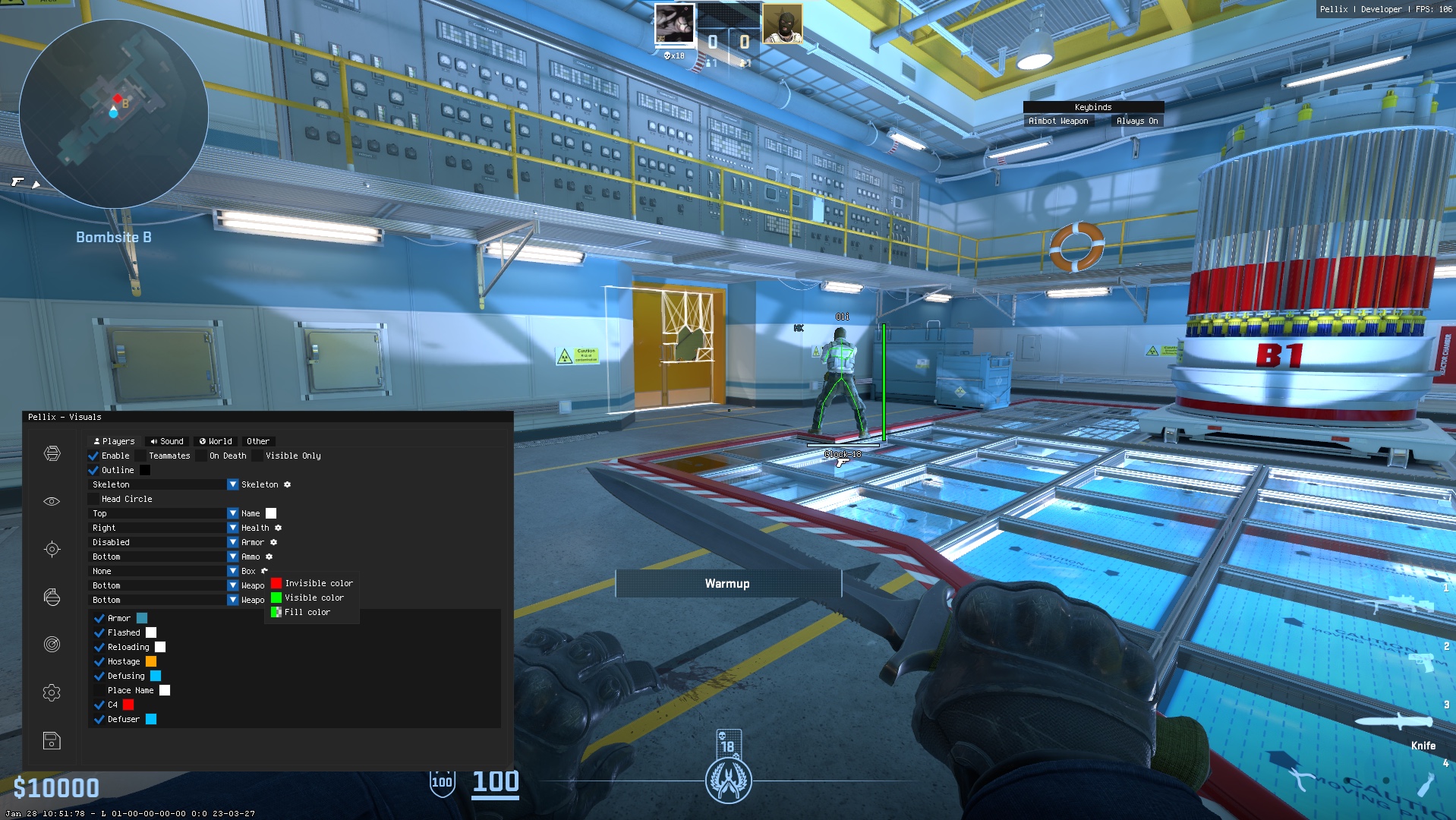This screenshot has height=820, width=1456.
Task: Open the Visuals eye icon in the sidebar
Action: coord(52,500)
